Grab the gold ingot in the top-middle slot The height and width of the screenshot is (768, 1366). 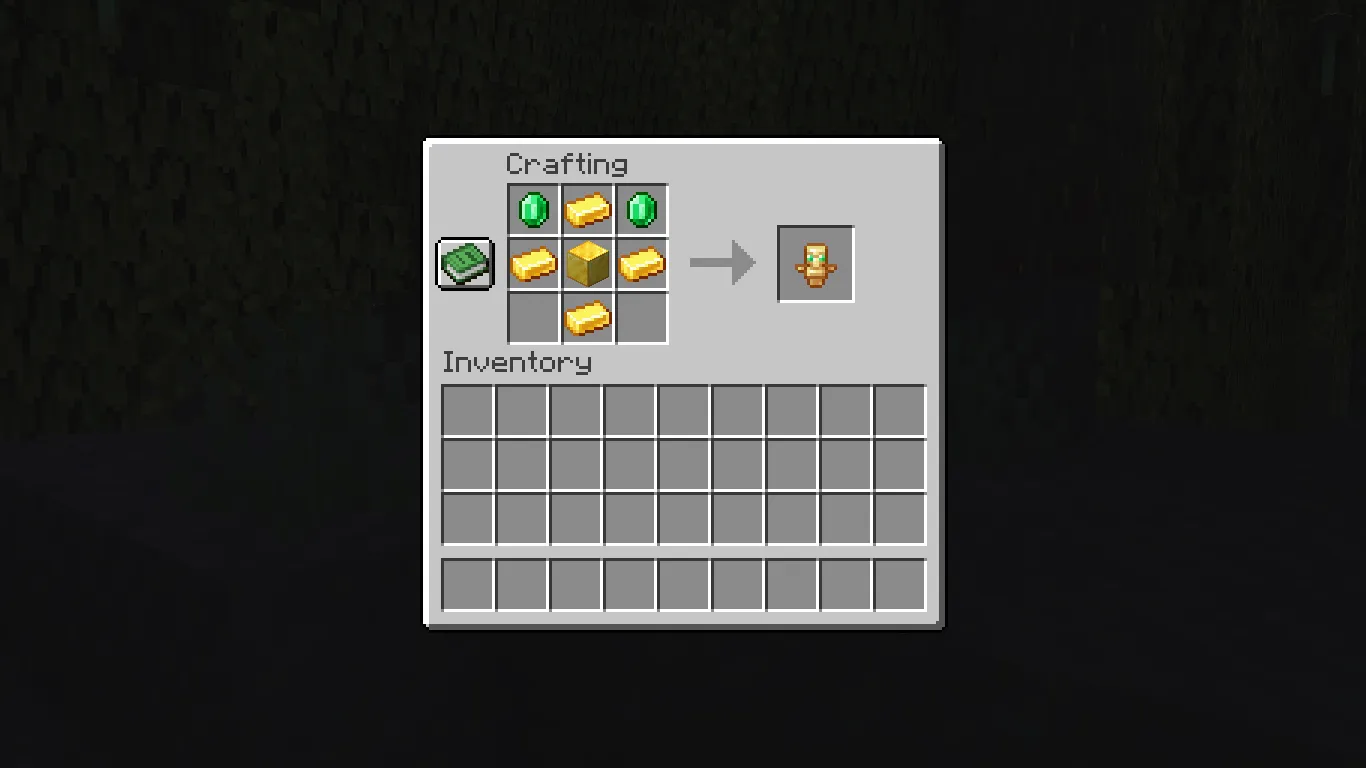pyautogui.click(x=587, y=209)
